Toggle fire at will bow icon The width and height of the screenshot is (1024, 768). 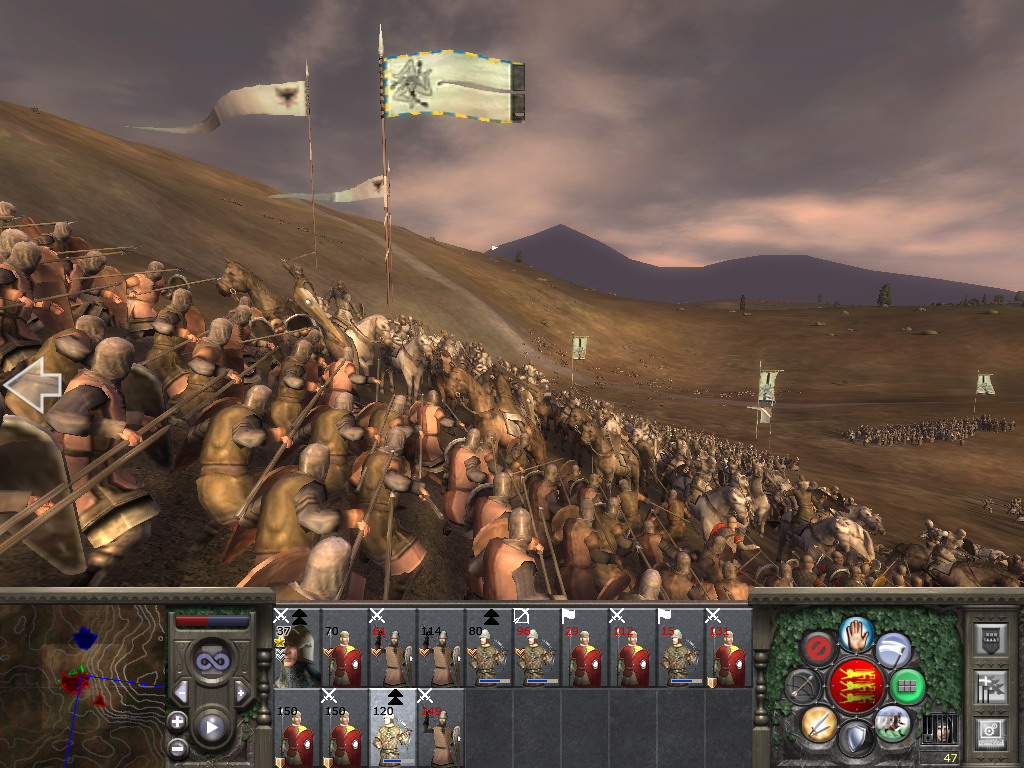(802, 686)
